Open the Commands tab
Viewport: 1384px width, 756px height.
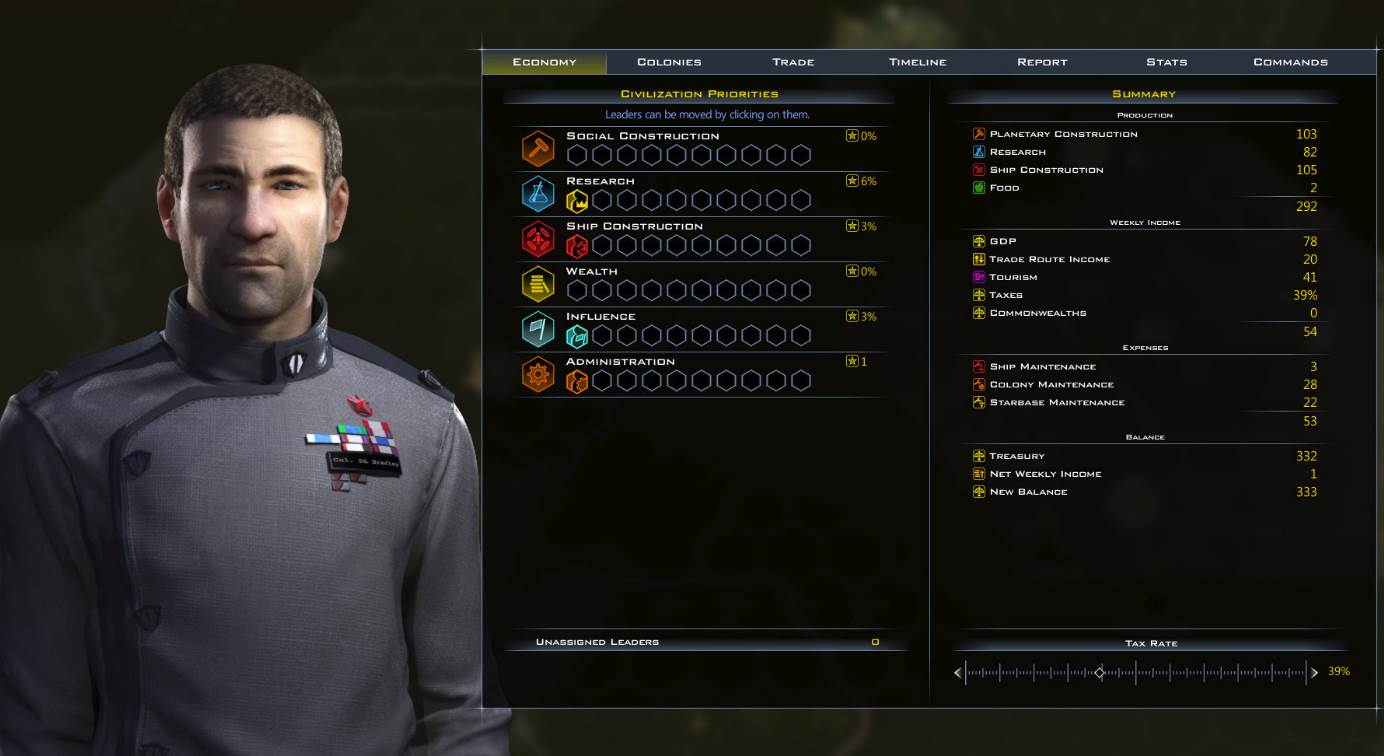[x=1290, y=62]
